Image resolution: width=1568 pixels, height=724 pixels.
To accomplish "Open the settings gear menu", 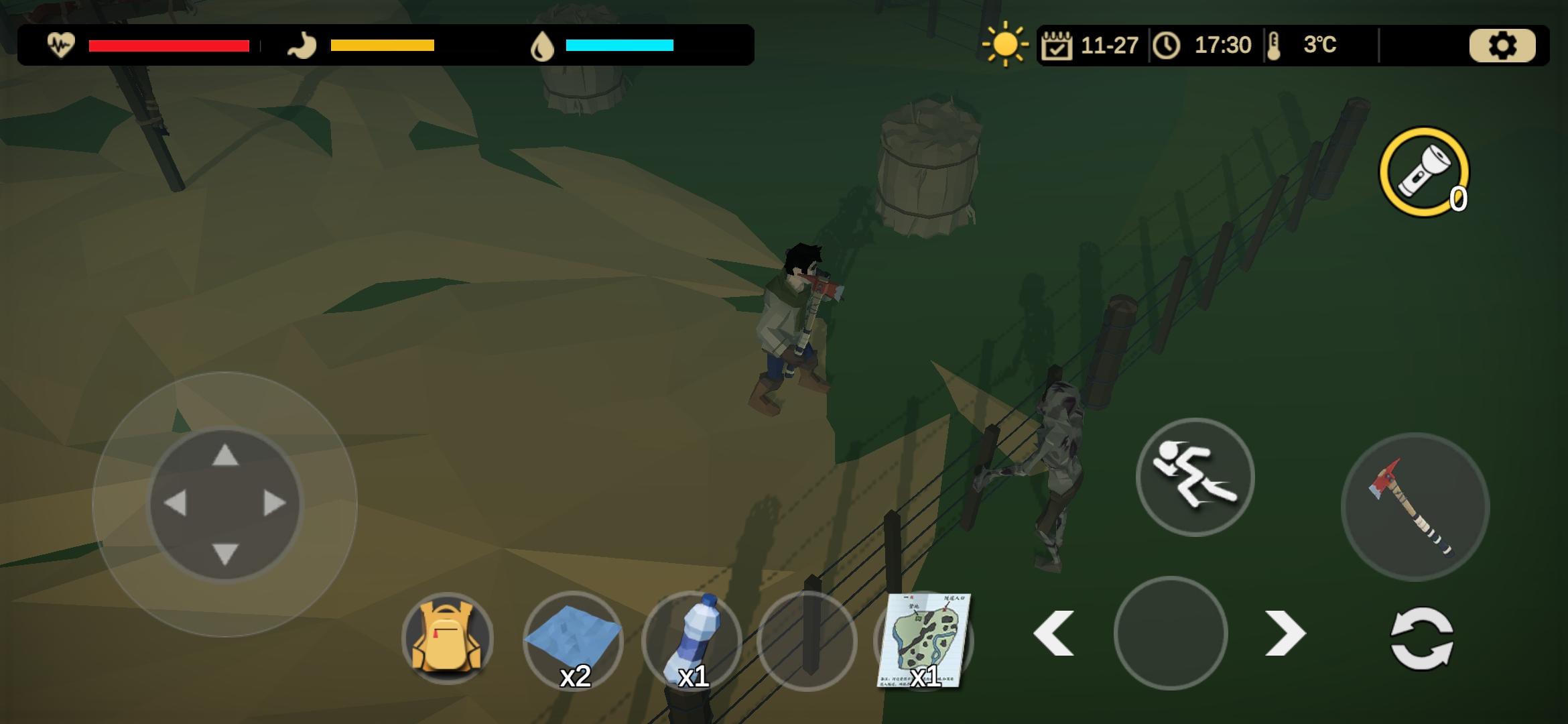I will pos(1502,46).
